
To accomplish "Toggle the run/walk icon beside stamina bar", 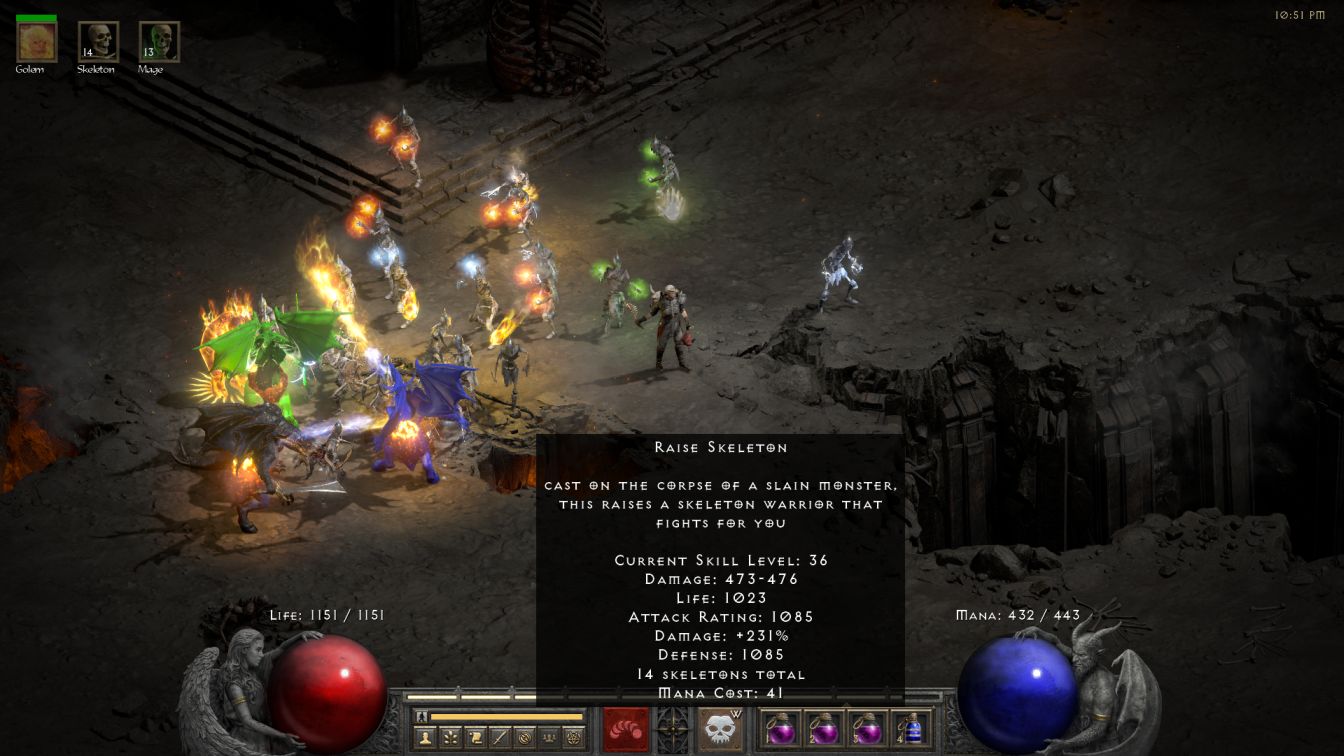I will pyautogui.click(x=422, y=716).
